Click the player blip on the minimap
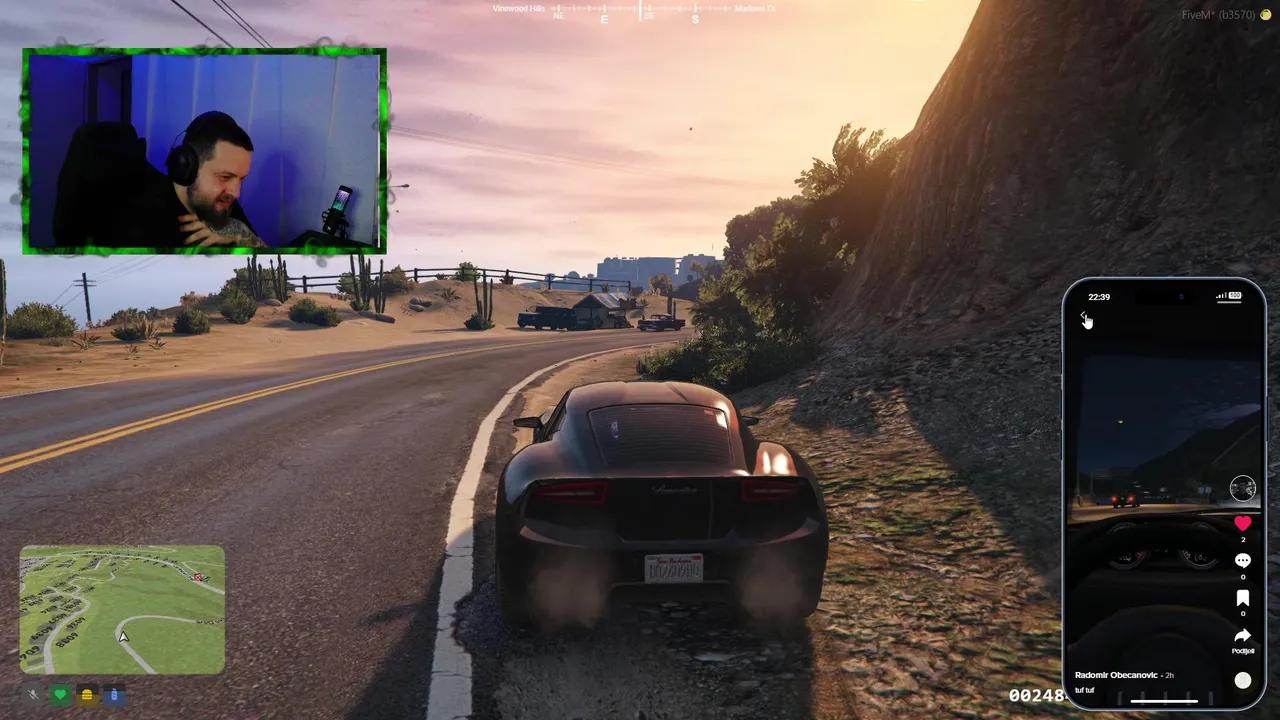1280x720 pixels. click(122, 636)
